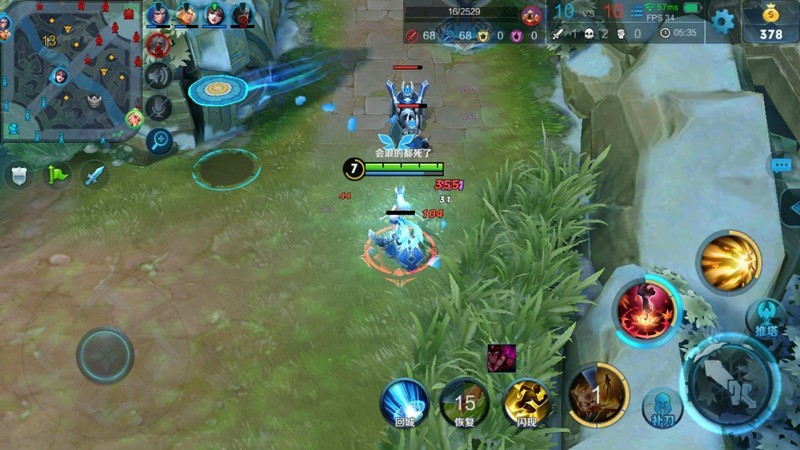The height and width of the screenshot is (450, 800).
Task: Send the sword attack signal
Action: pyautogui.click(x=94, y=175)
